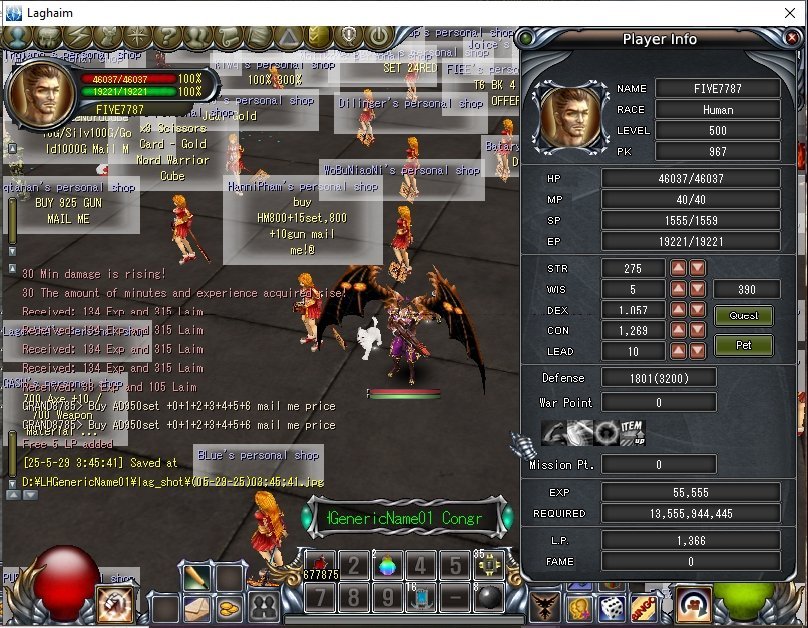This screenshot has width=808, height=628.
Task: Raise the DEX stat by one
Action: tap(678, 310)
